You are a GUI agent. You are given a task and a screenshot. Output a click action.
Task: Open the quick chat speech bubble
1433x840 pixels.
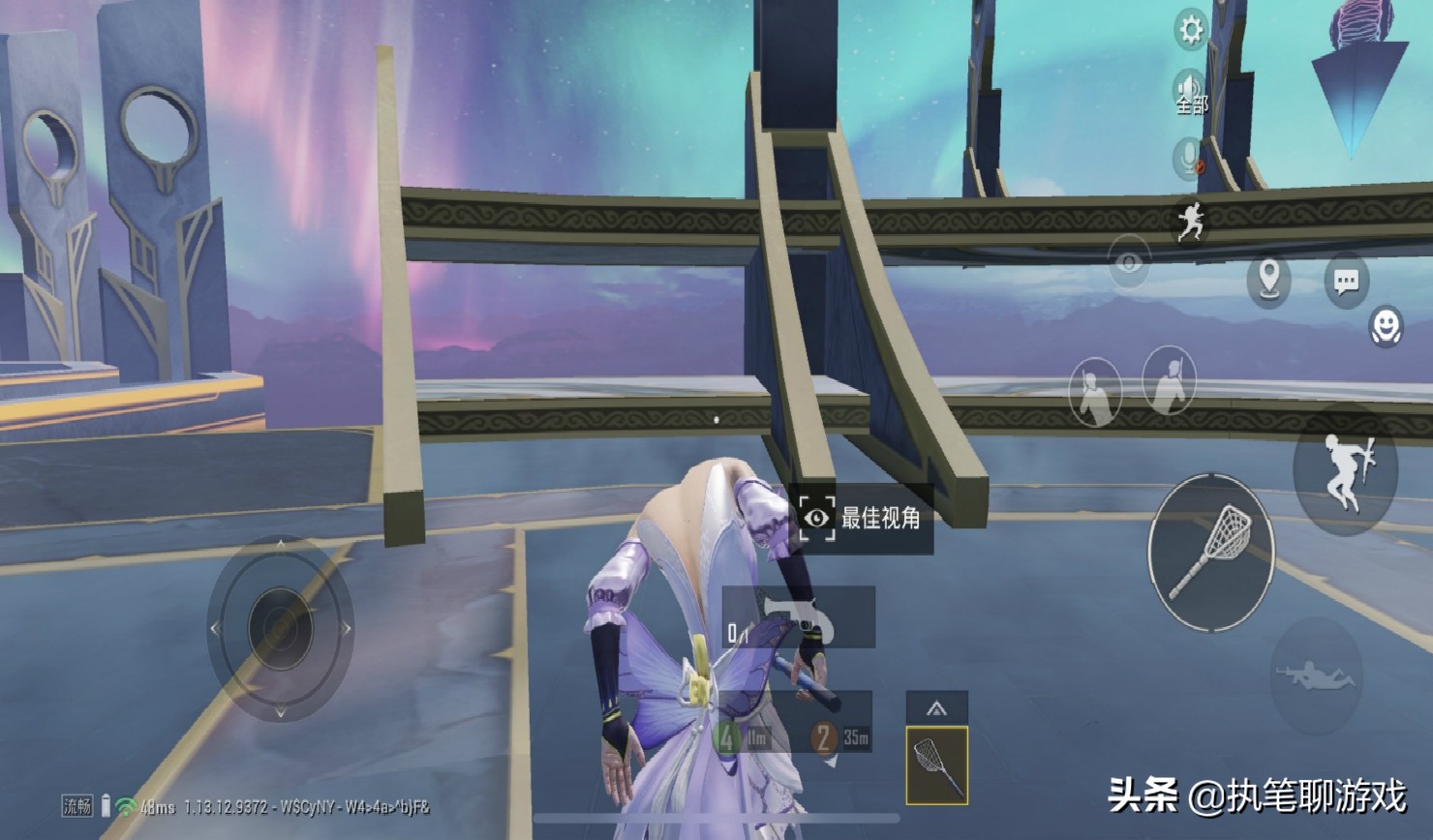(x=1346, y=282)
